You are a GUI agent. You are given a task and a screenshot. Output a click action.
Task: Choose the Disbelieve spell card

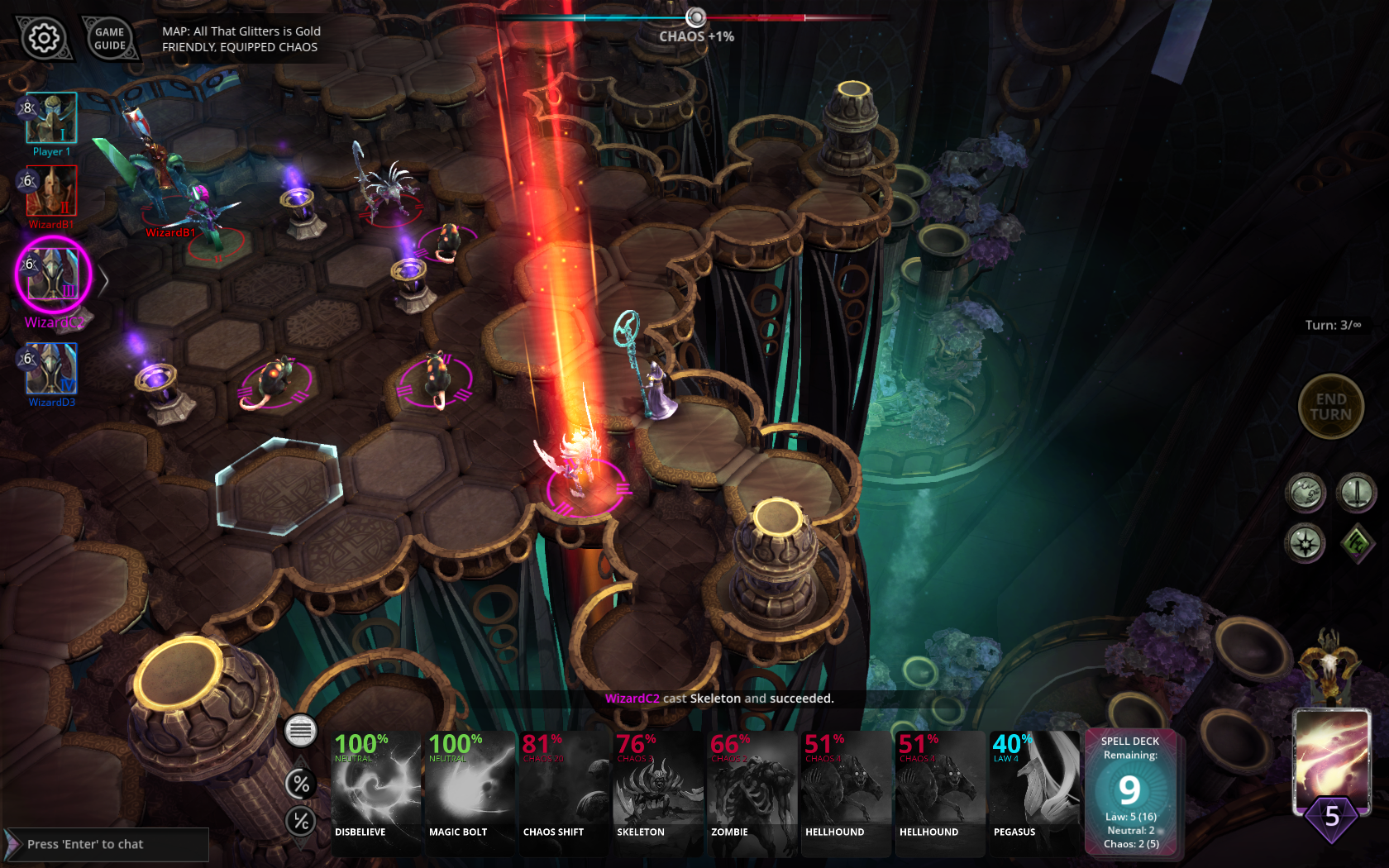click(x=376, y=792)
